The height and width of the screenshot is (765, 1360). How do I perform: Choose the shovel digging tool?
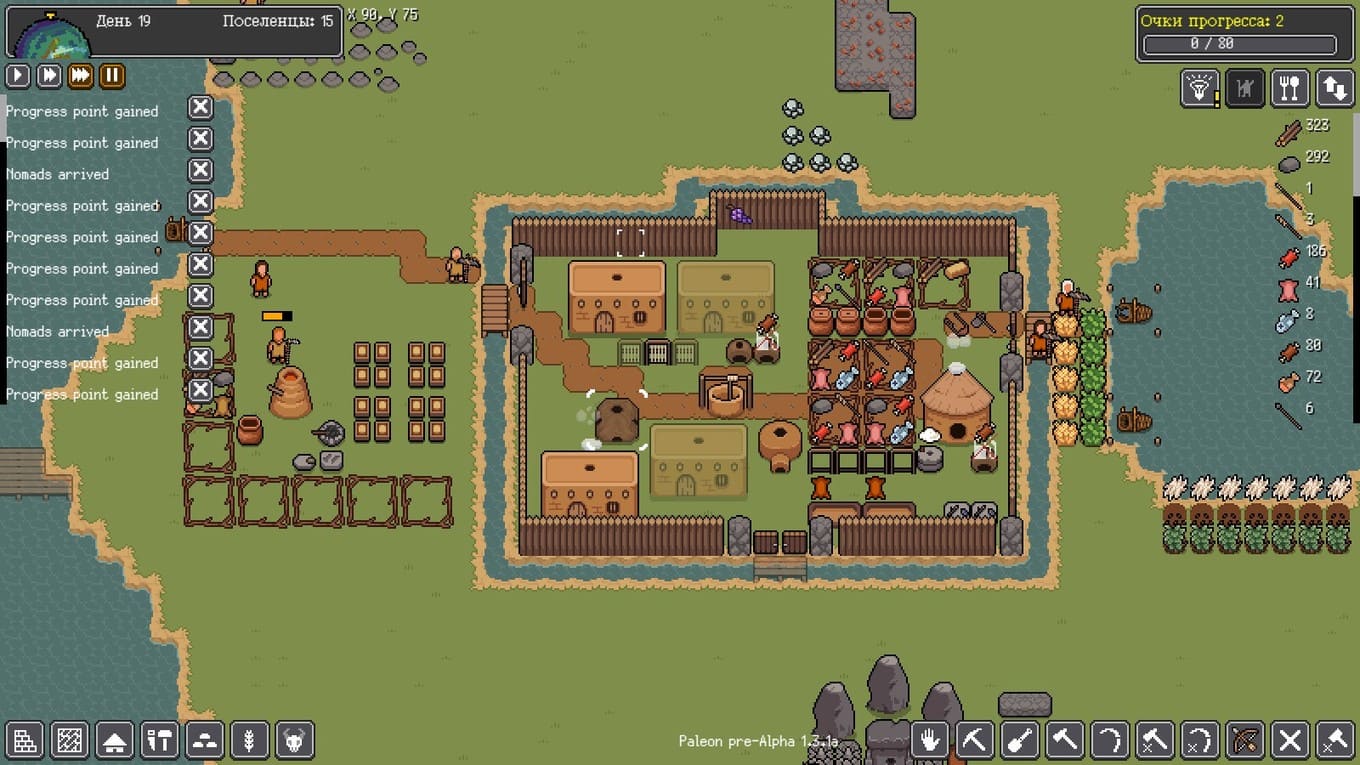coord(1020,740)
